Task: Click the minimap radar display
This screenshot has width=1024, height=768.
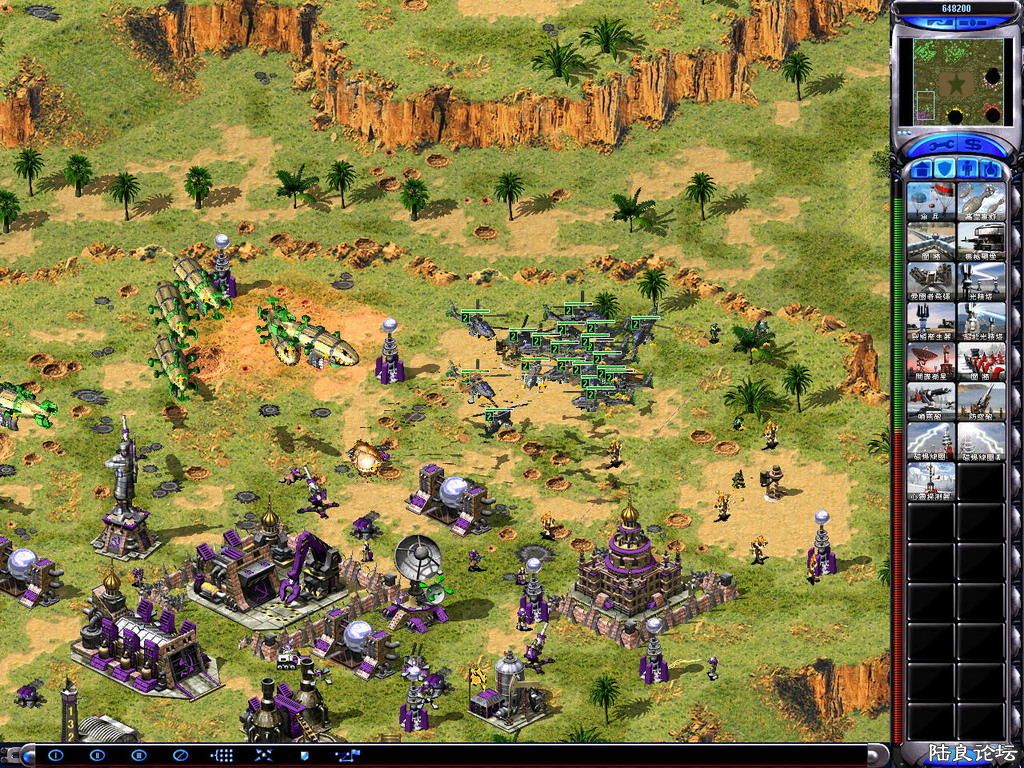Action: tap(950, 81)
